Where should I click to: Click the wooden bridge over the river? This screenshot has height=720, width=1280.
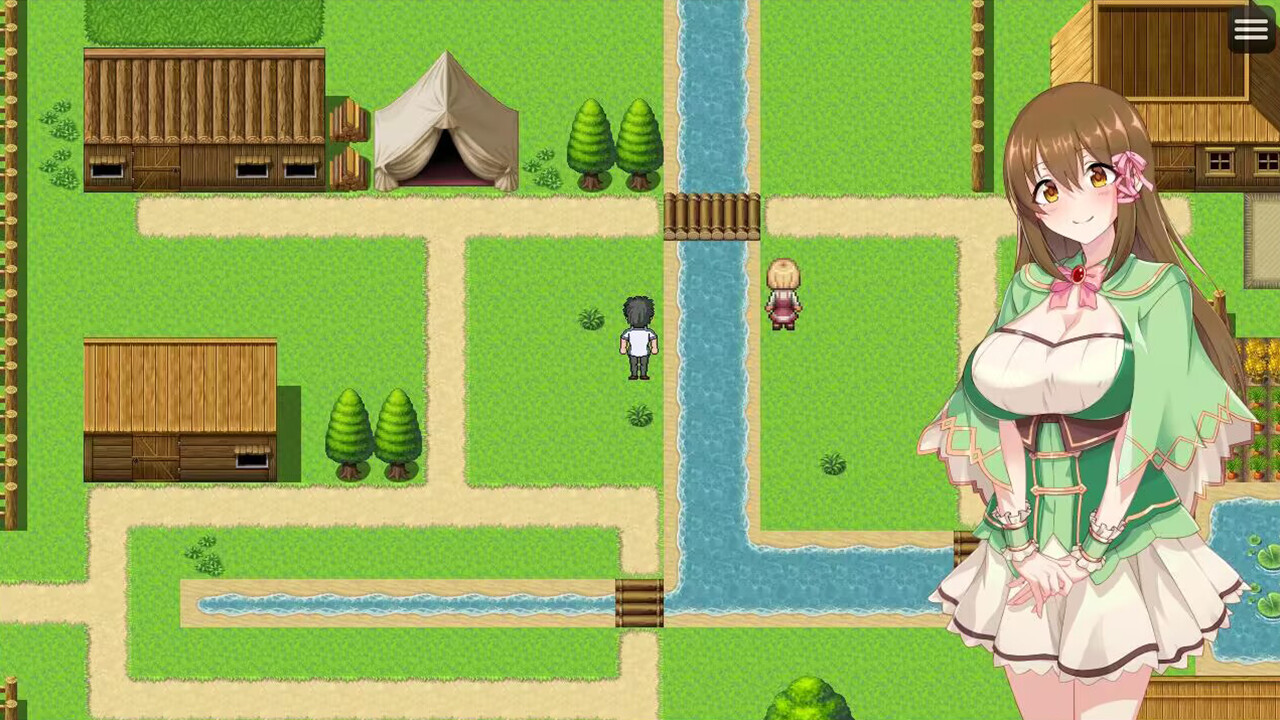(712, 215)
